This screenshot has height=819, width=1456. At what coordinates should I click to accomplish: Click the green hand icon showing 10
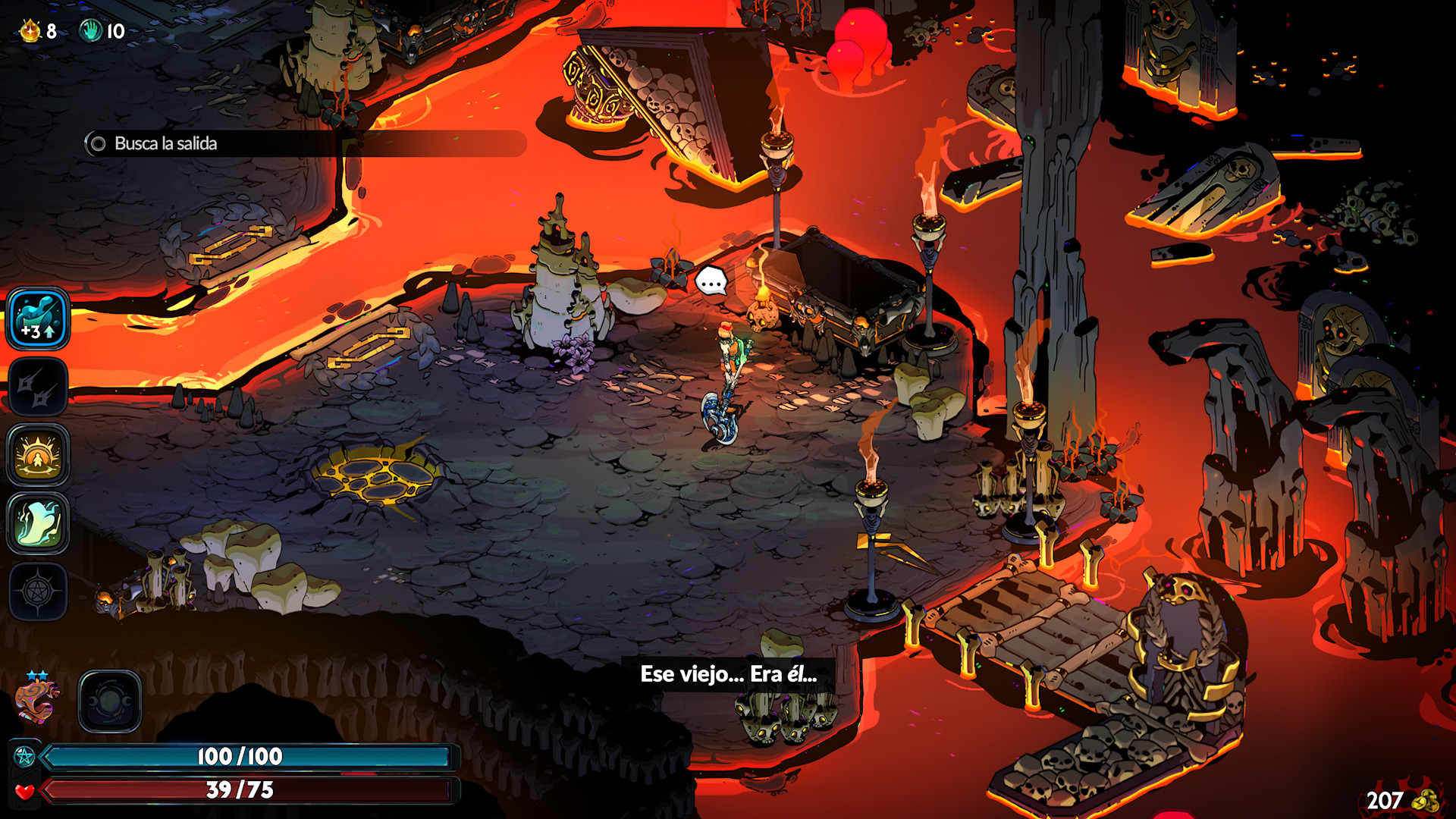(x=91, y=31)
